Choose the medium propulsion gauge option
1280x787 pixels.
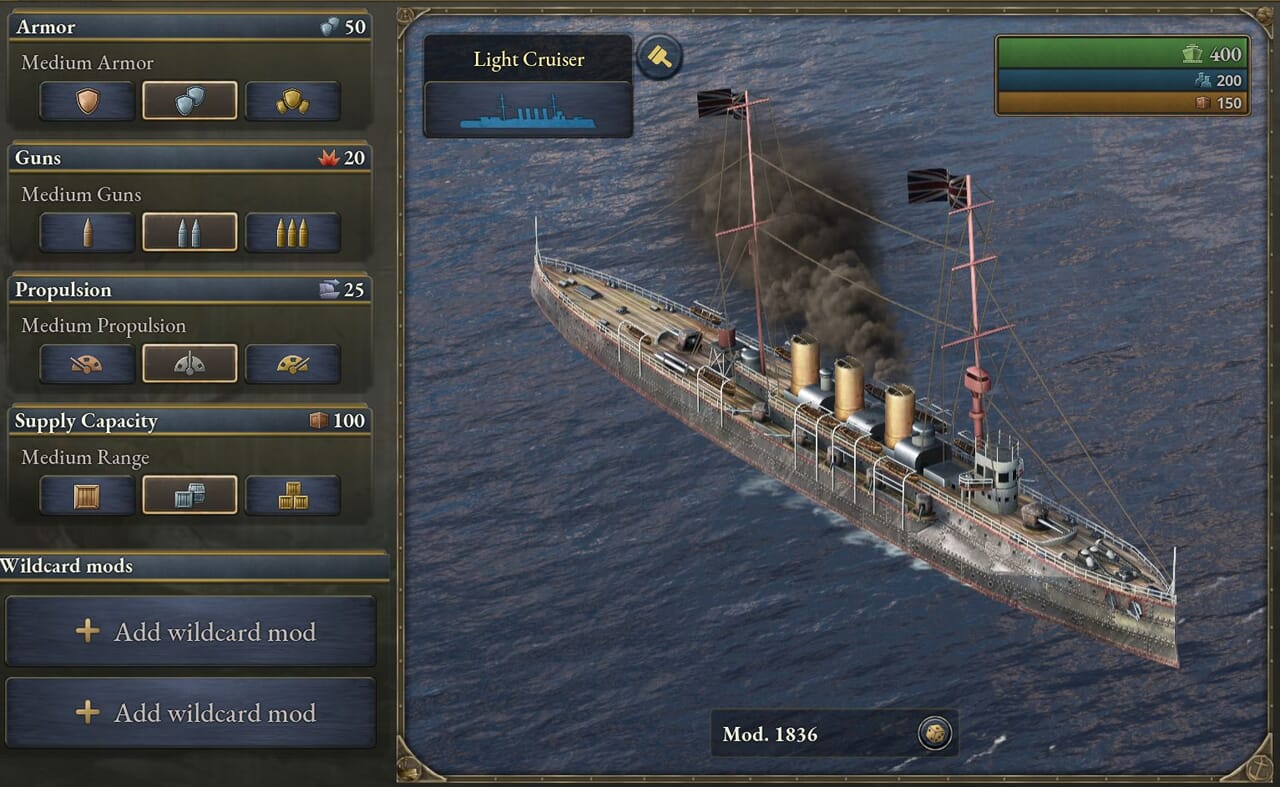click(x=190, y=364)
